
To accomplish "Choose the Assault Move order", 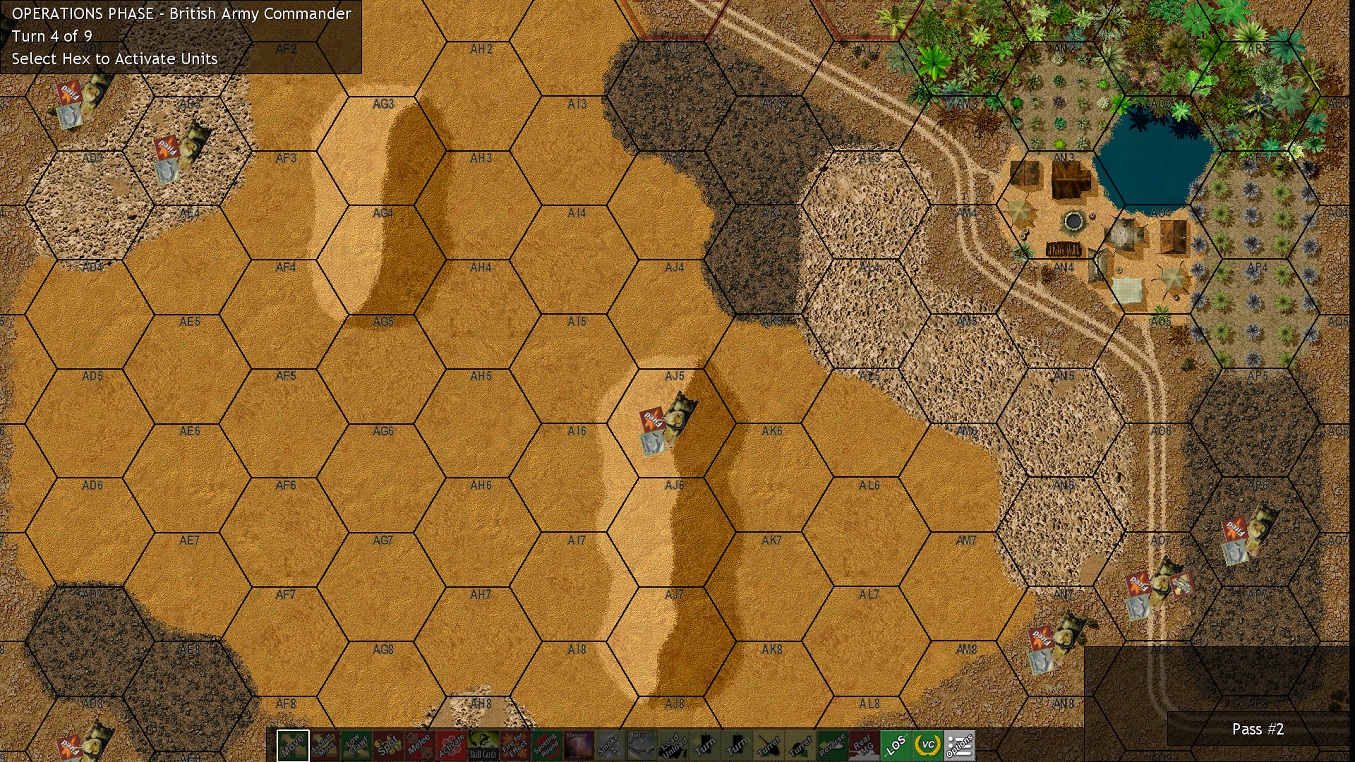I will tap(324, 744).
